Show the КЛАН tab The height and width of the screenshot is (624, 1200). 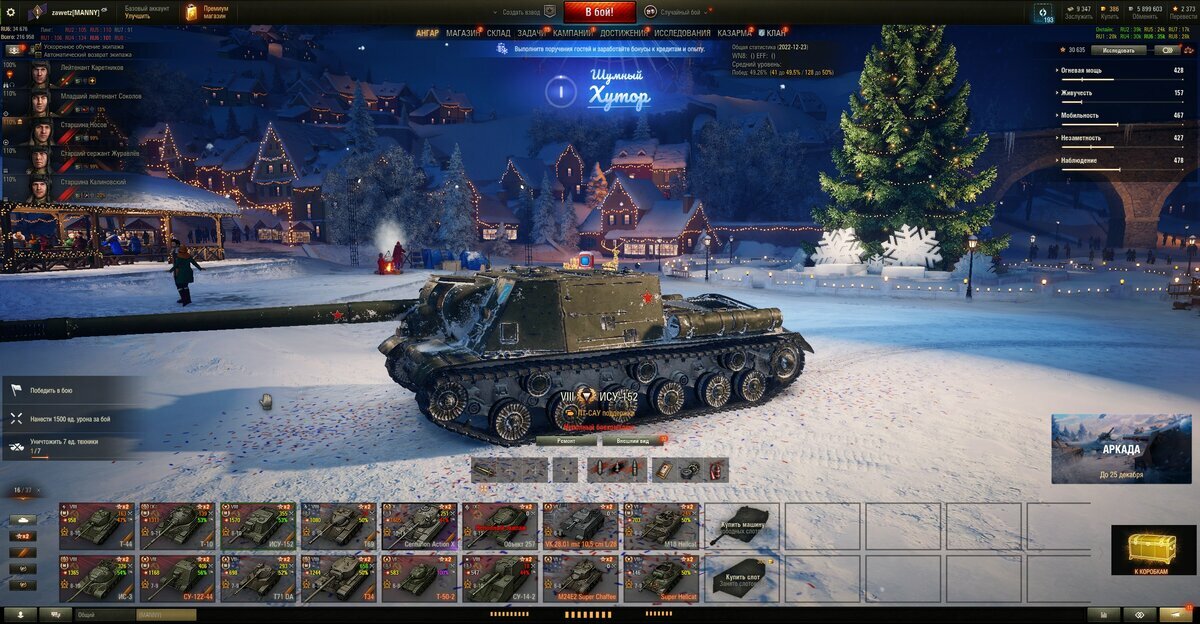pos(775,33)
